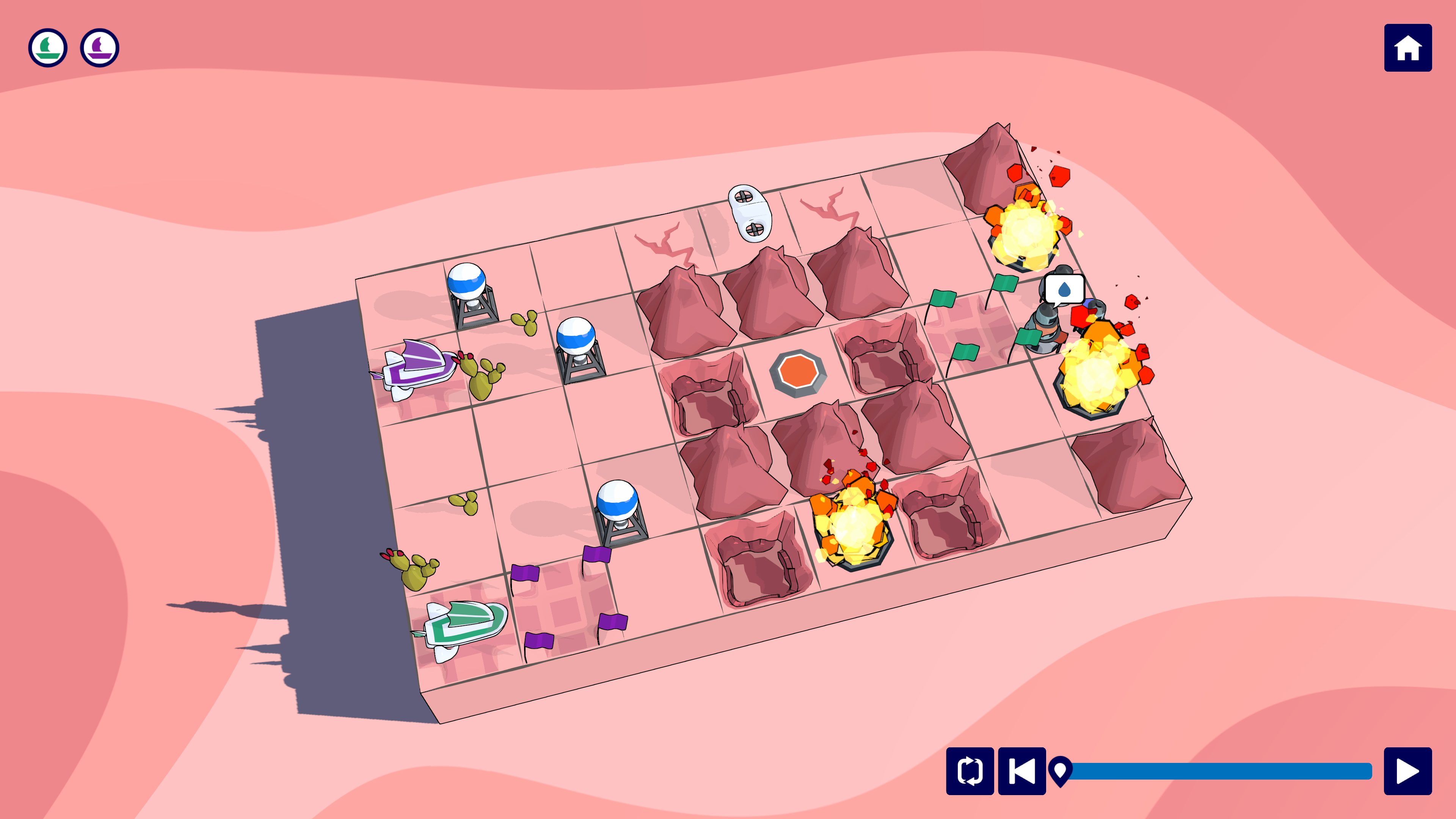Return to the home screen

[1407, 48]
